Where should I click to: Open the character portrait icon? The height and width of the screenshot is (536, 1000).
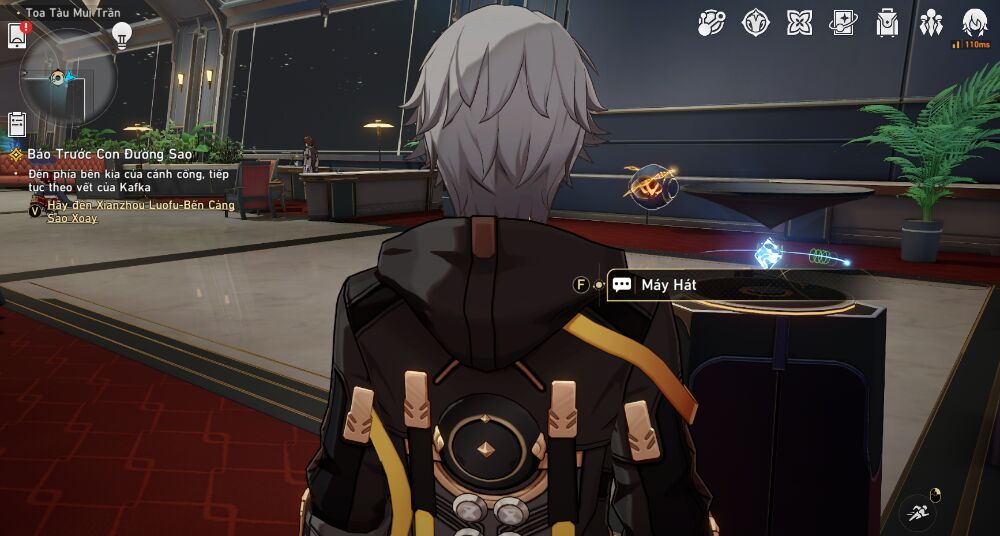click(x=974, y=22)
